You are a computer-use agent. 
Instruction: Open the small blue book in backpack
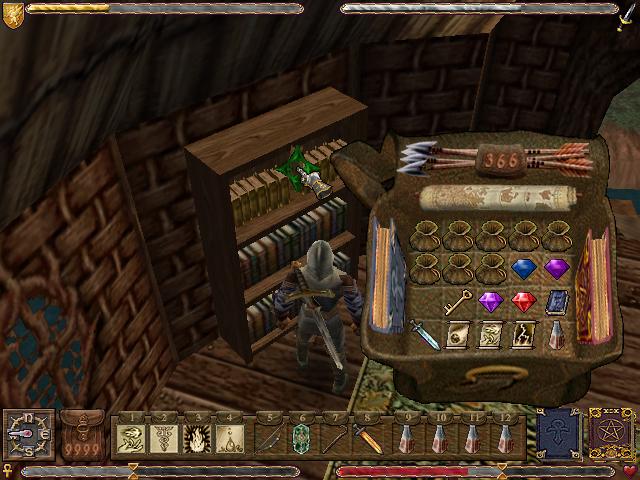(x=556, y=301)
